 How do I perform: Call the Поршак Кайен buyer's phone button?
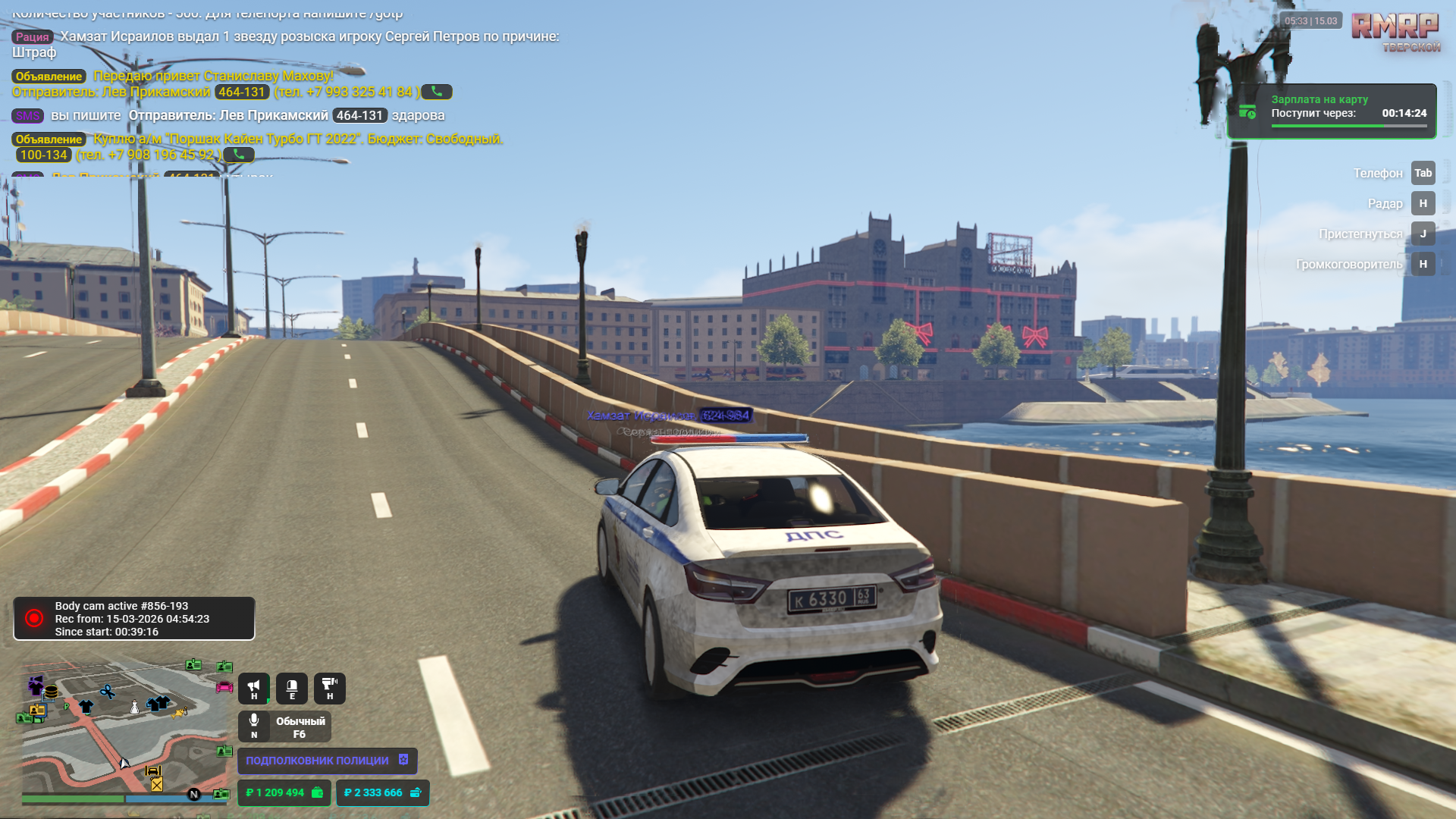point(239,155)
